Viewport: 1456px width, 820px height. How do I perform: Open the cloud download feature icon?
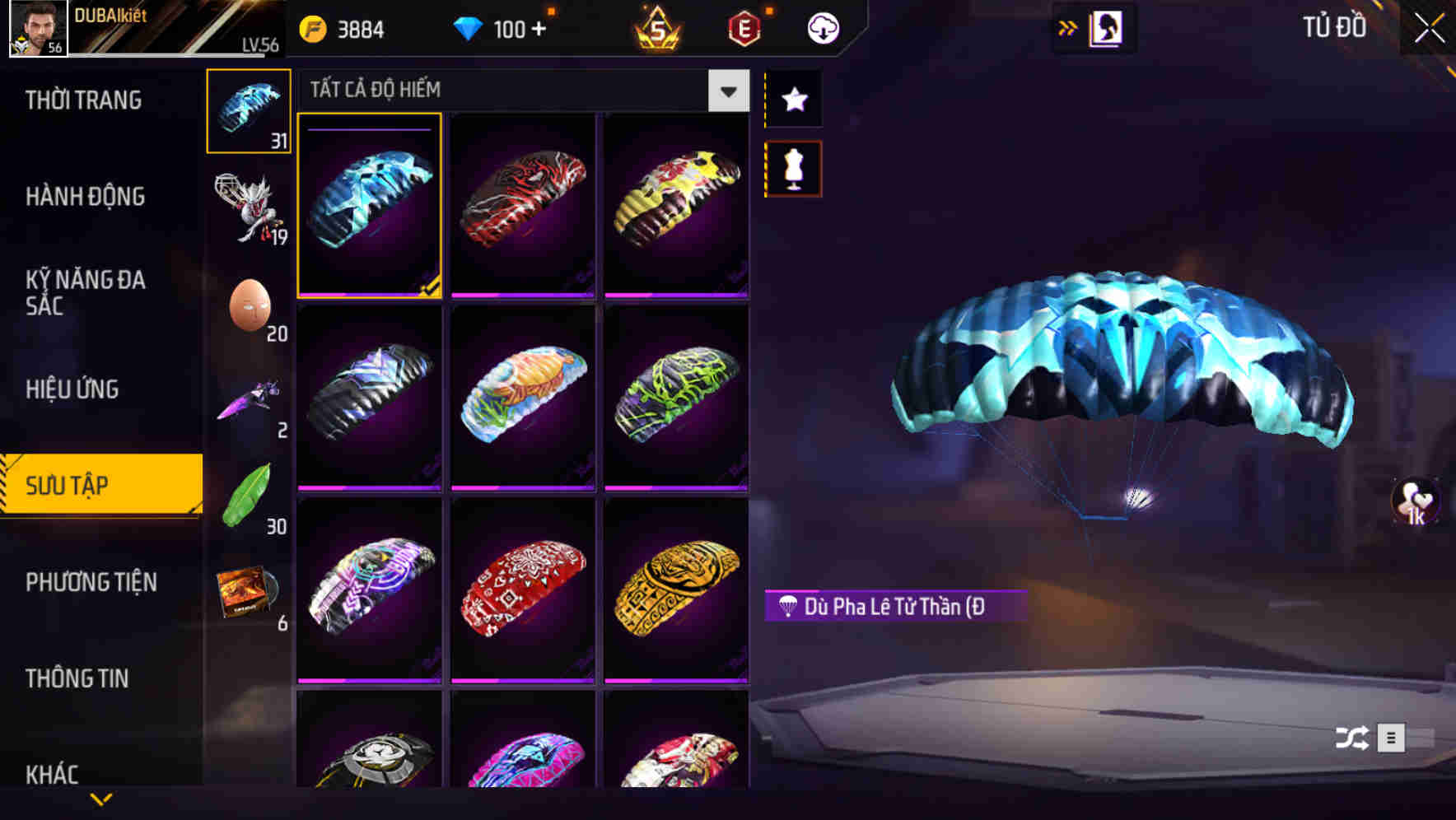click(x=822, y=27)
